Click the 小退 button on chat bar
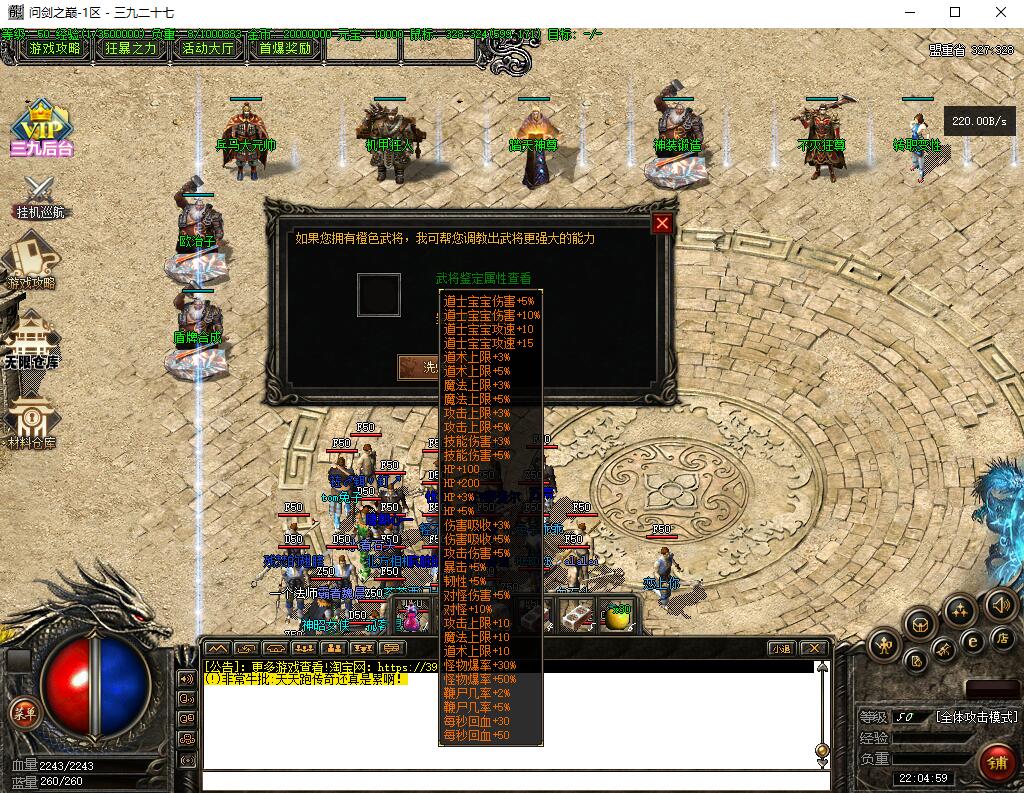 click(x=781, y=648)
